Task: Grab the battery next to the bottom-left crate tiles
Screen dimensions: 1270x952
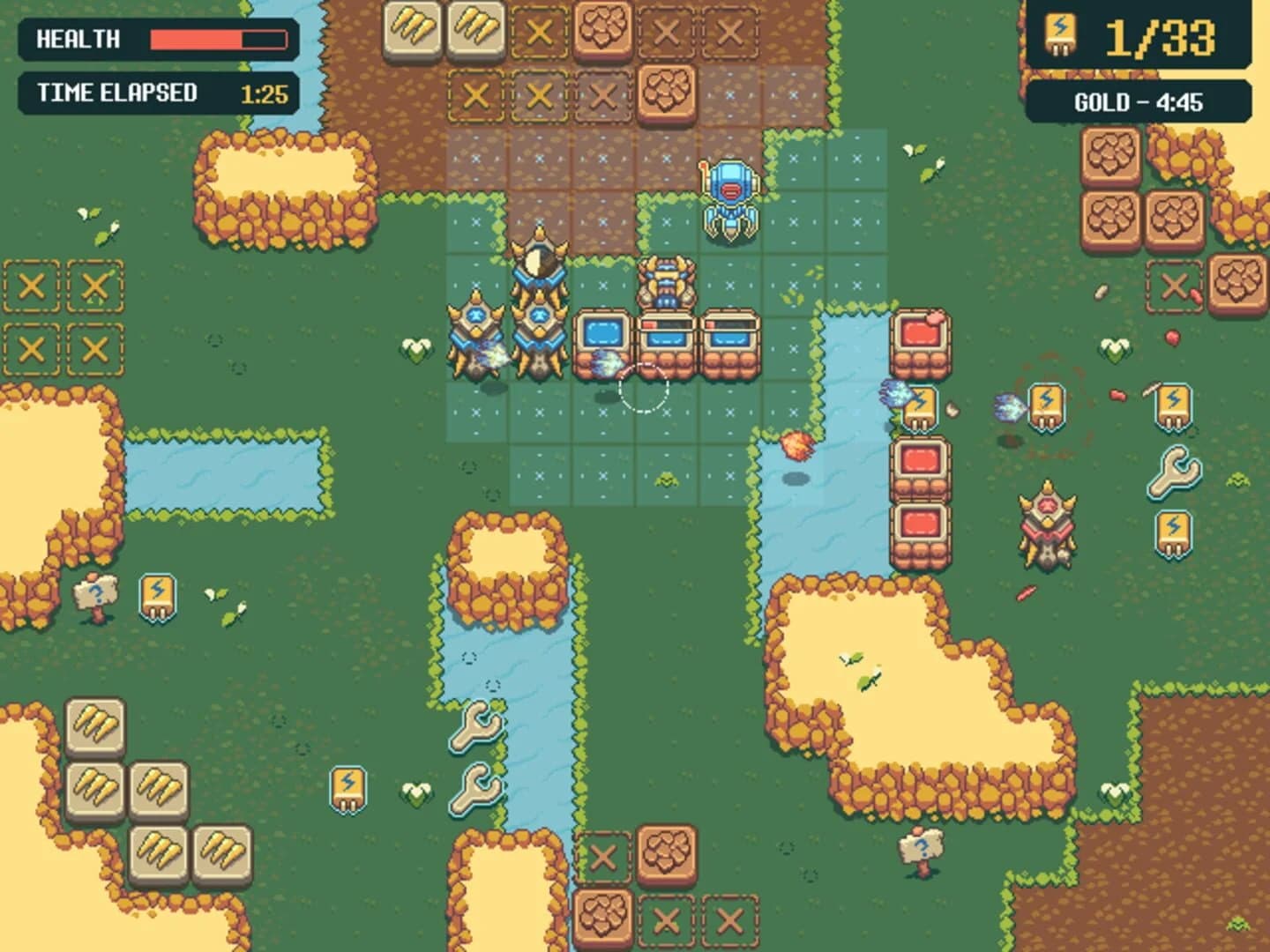Action: tap(345, 787)
